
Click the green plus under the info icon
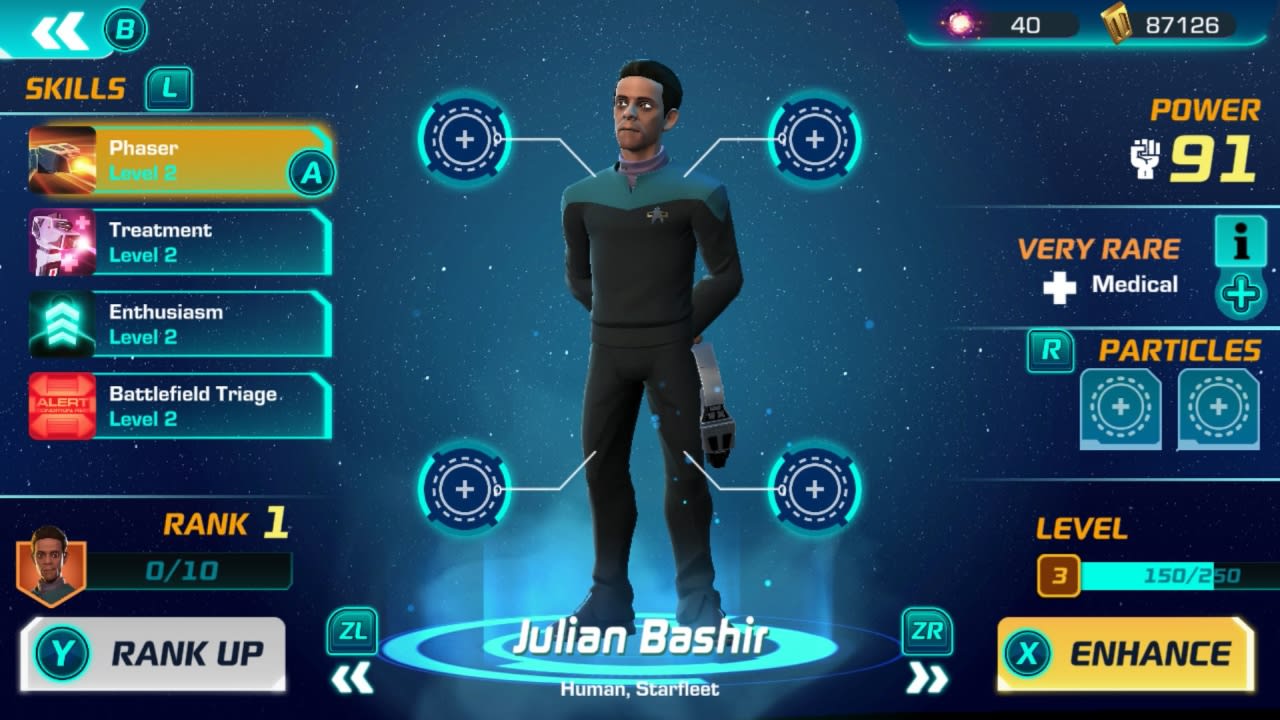point(1240,295)
